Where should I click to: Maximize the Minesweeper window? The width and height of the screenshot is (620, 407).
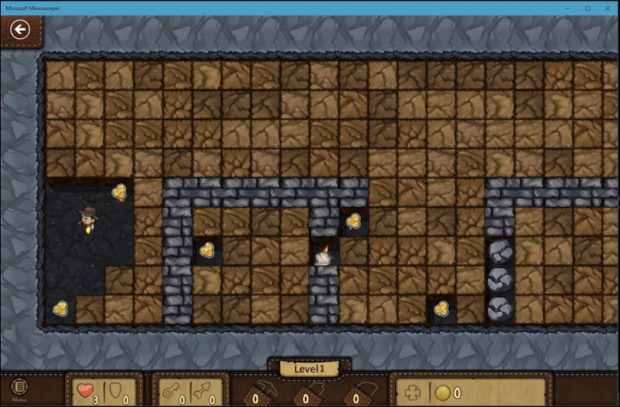point(577,6)
